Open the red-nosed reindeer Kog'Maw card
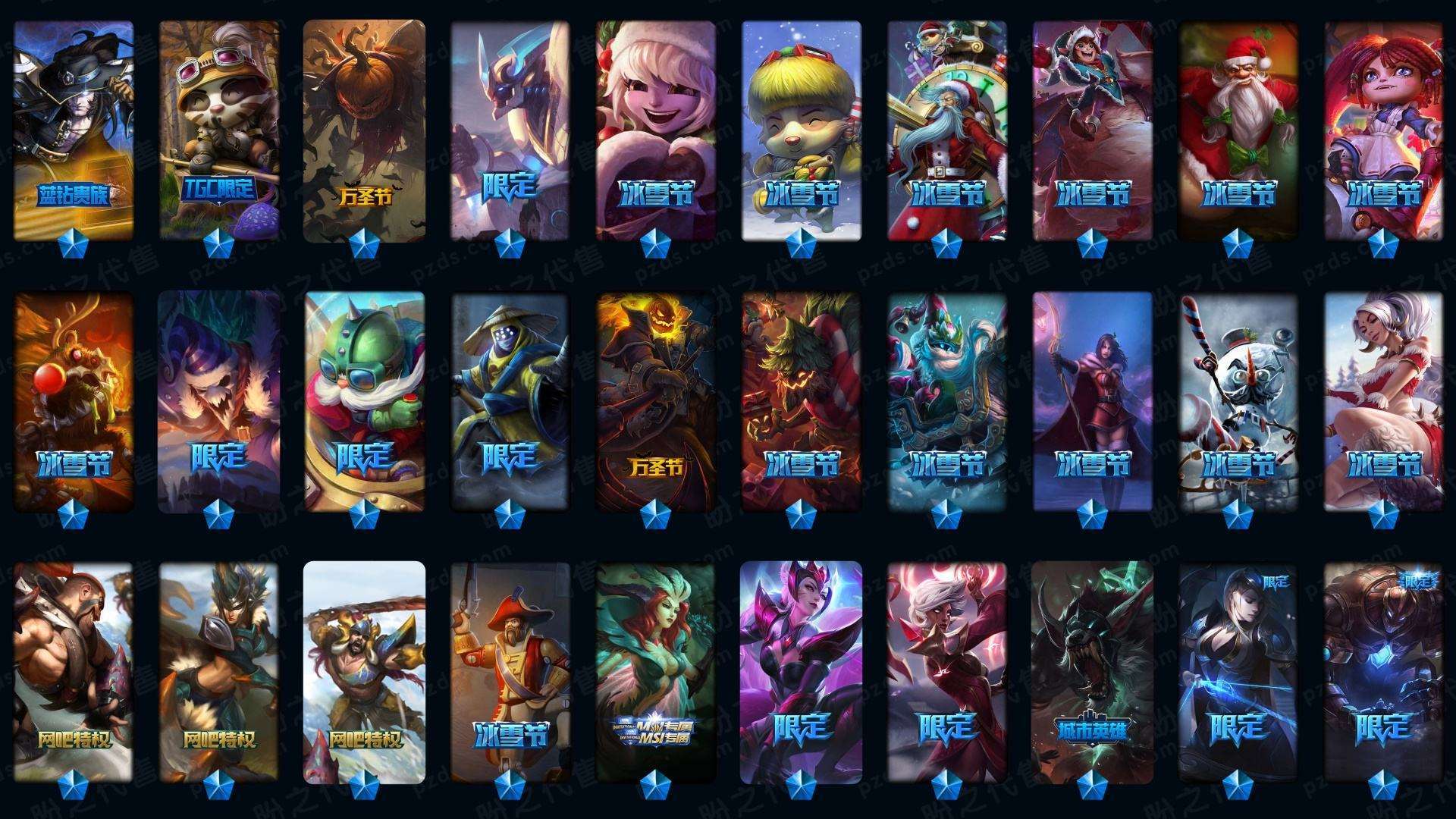1456x819 pixels. click(x=74, y=402)
